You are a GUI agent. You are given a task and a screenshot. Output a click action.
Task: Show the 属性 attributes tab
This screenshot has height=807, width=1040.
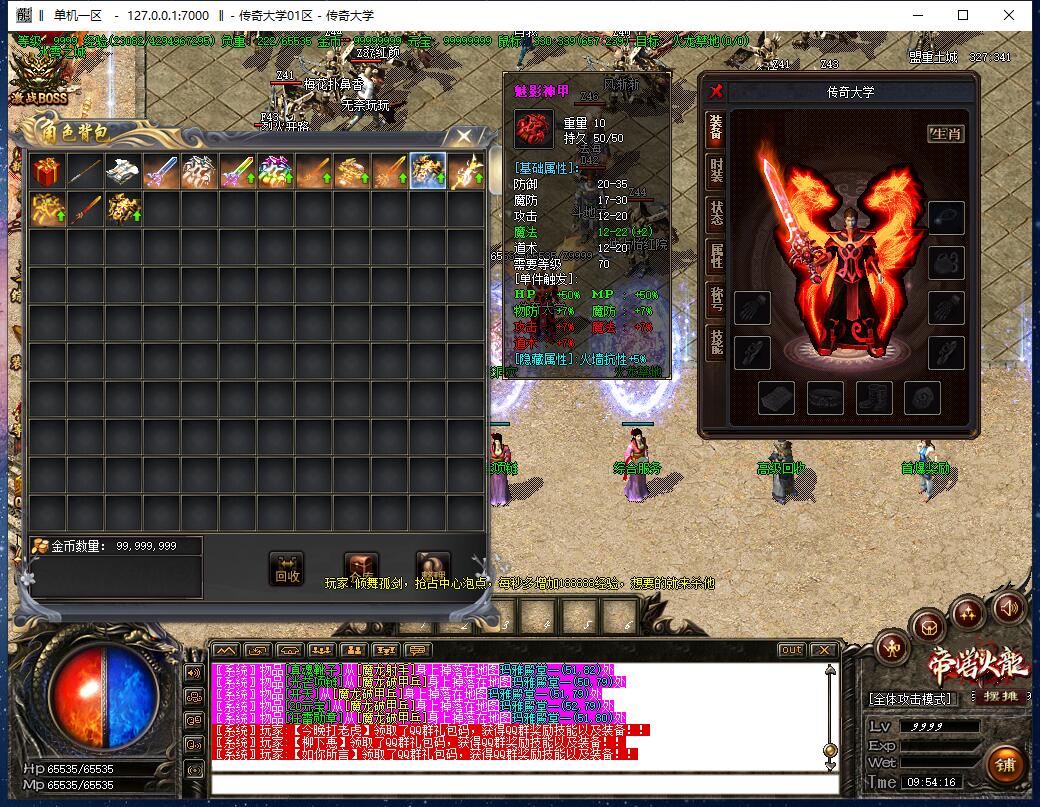(716, 256)
